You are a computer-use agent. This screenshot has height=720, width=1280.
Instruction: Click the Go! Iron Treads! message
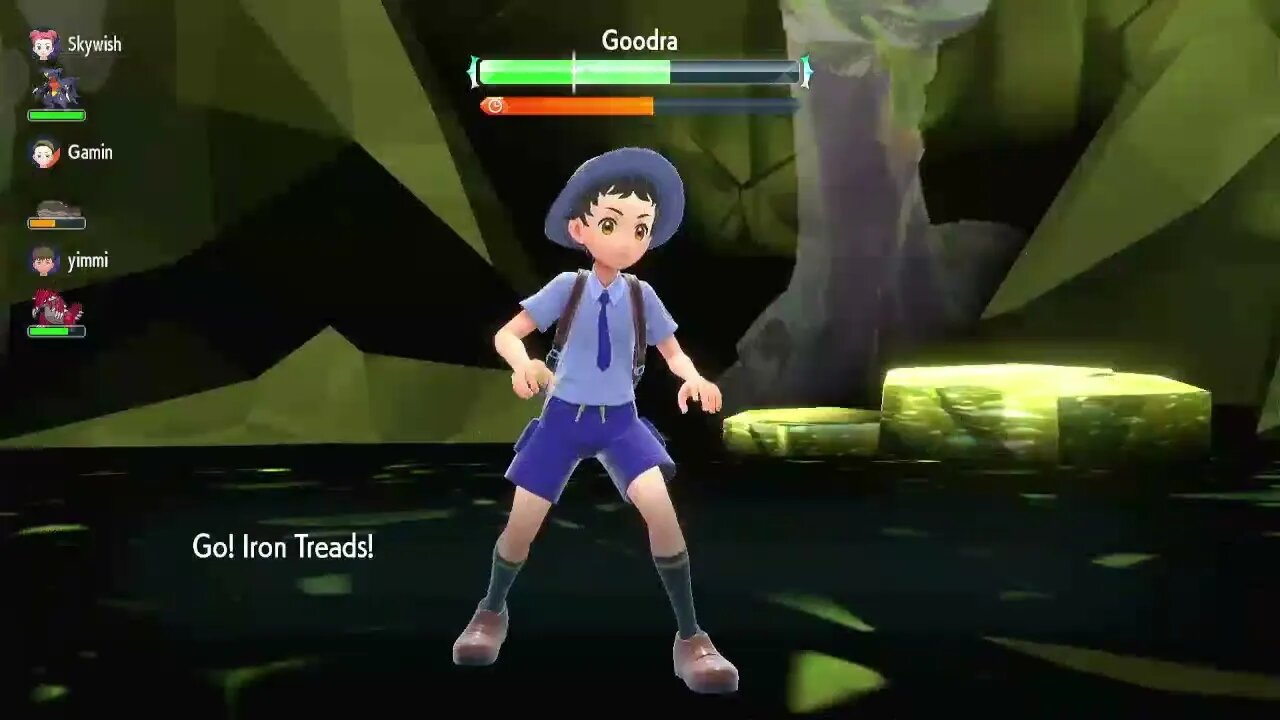[282, 547]
